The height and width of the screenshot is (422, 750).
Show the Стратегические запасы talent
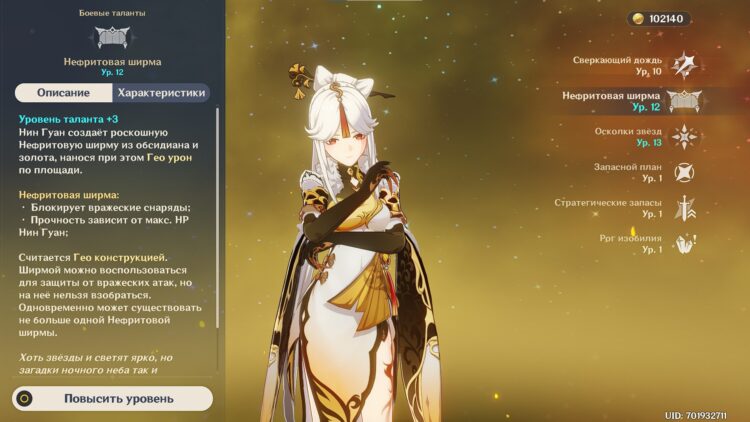[x=683, y=208]
